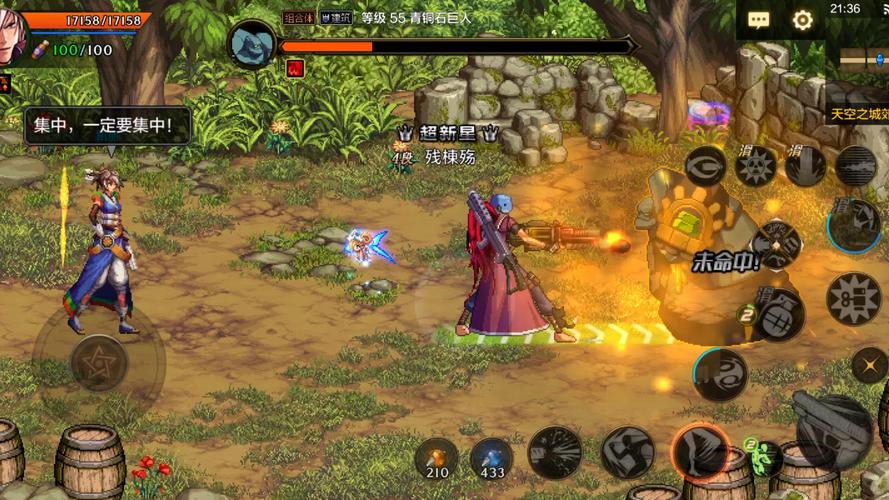Use the orange potion with 210 count
The image size is (889, 500).
[437, 457]
